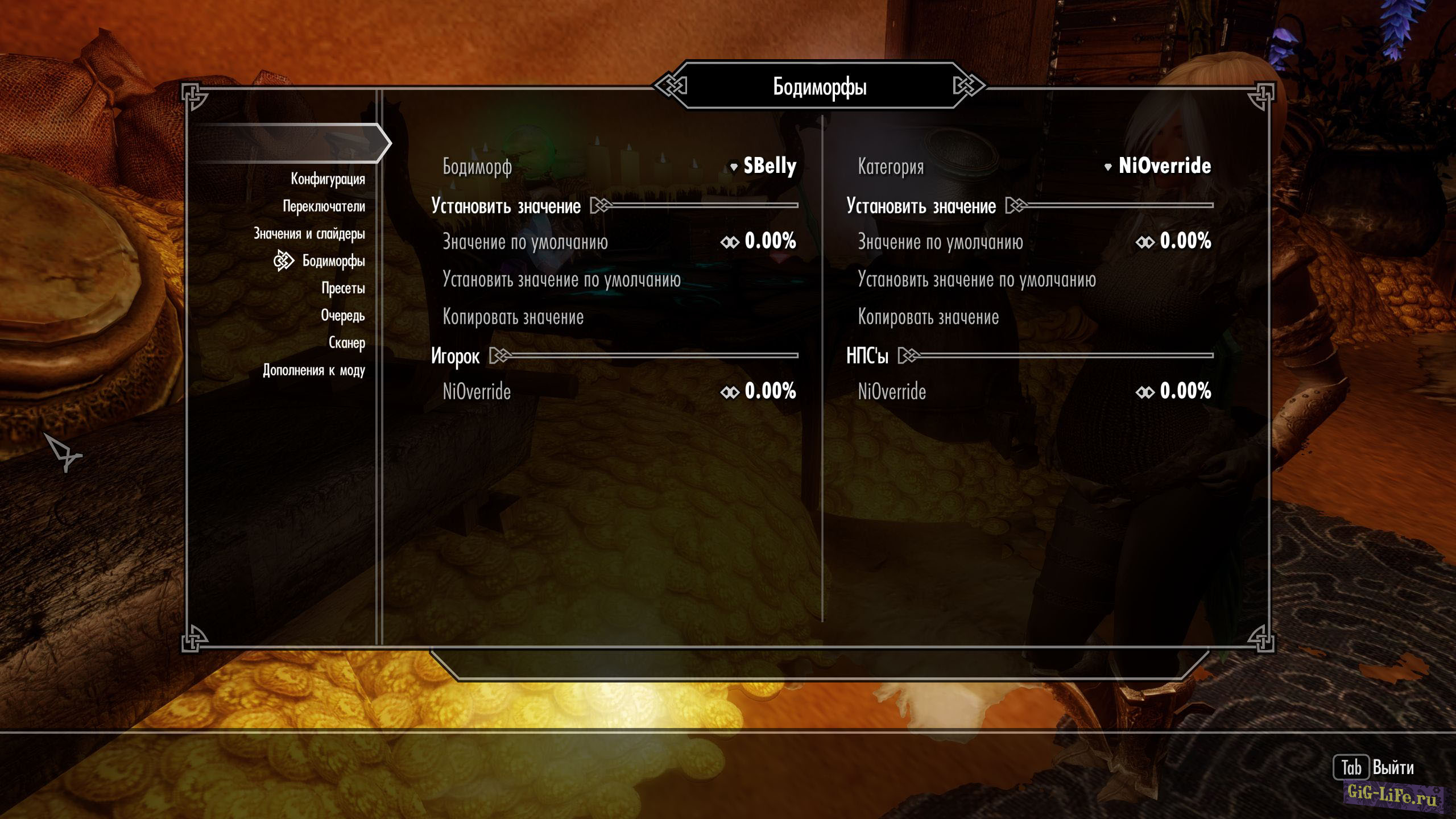The width and height of the screenshot is (1456, 819).
Task: Choose Копировать значение in Категория column
Action: click(928, 317)
